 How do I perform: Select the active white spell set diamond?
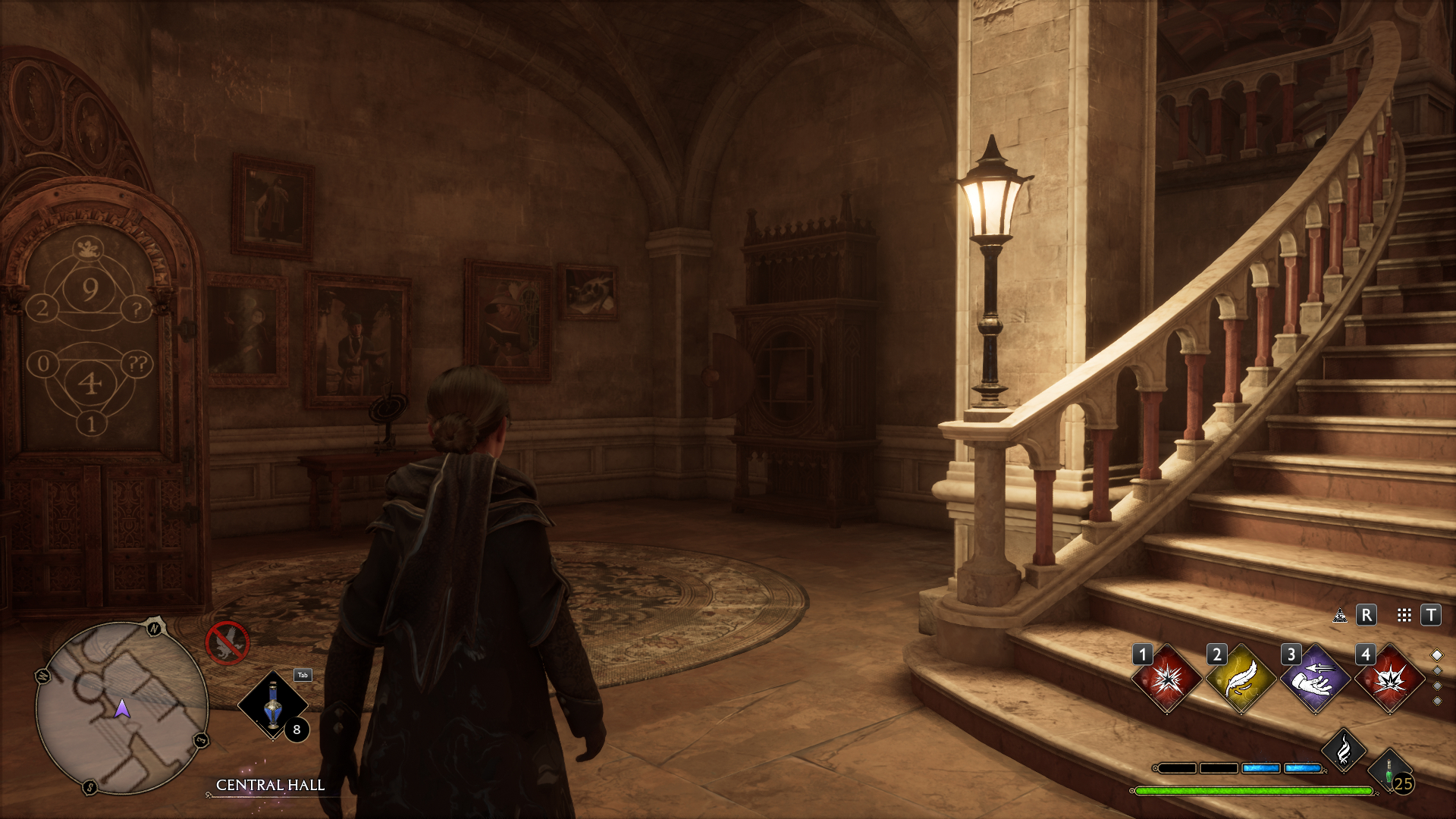[1437, 654]
